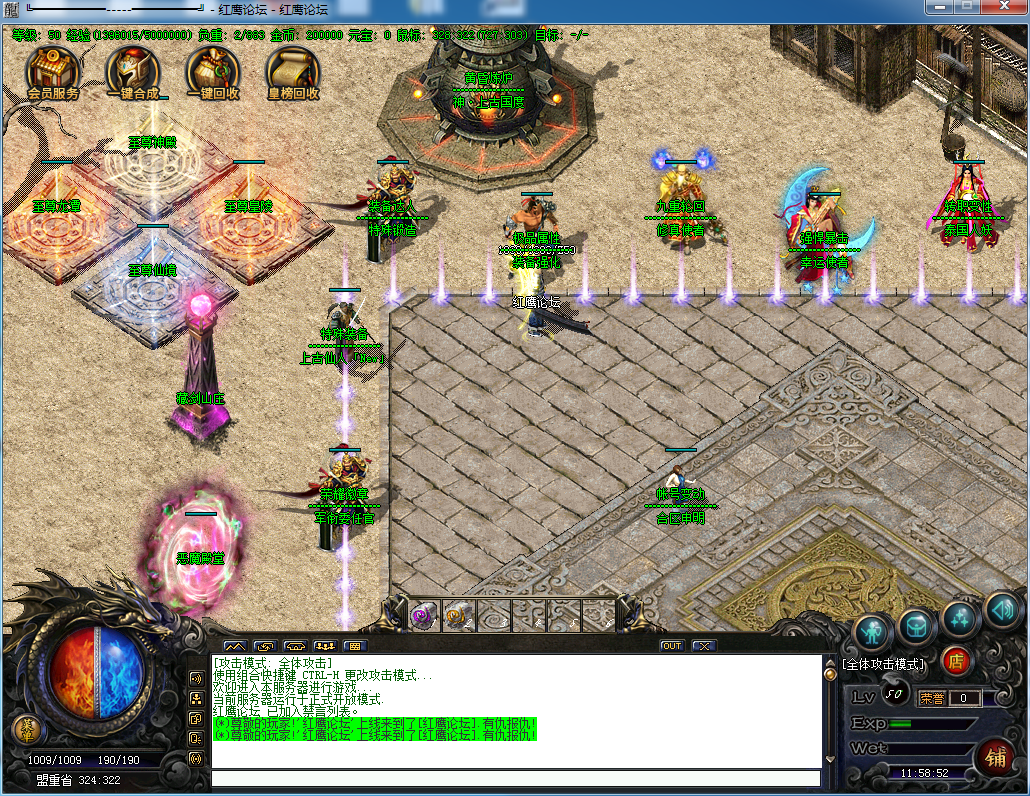Click the X button beside OUT

pos(704,646)
